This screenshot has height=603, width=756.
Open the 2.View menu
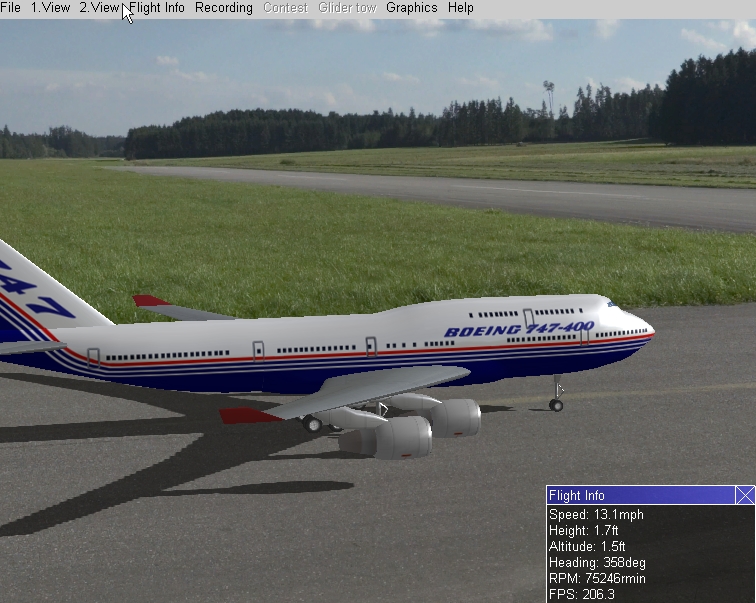tap(99, 8)
